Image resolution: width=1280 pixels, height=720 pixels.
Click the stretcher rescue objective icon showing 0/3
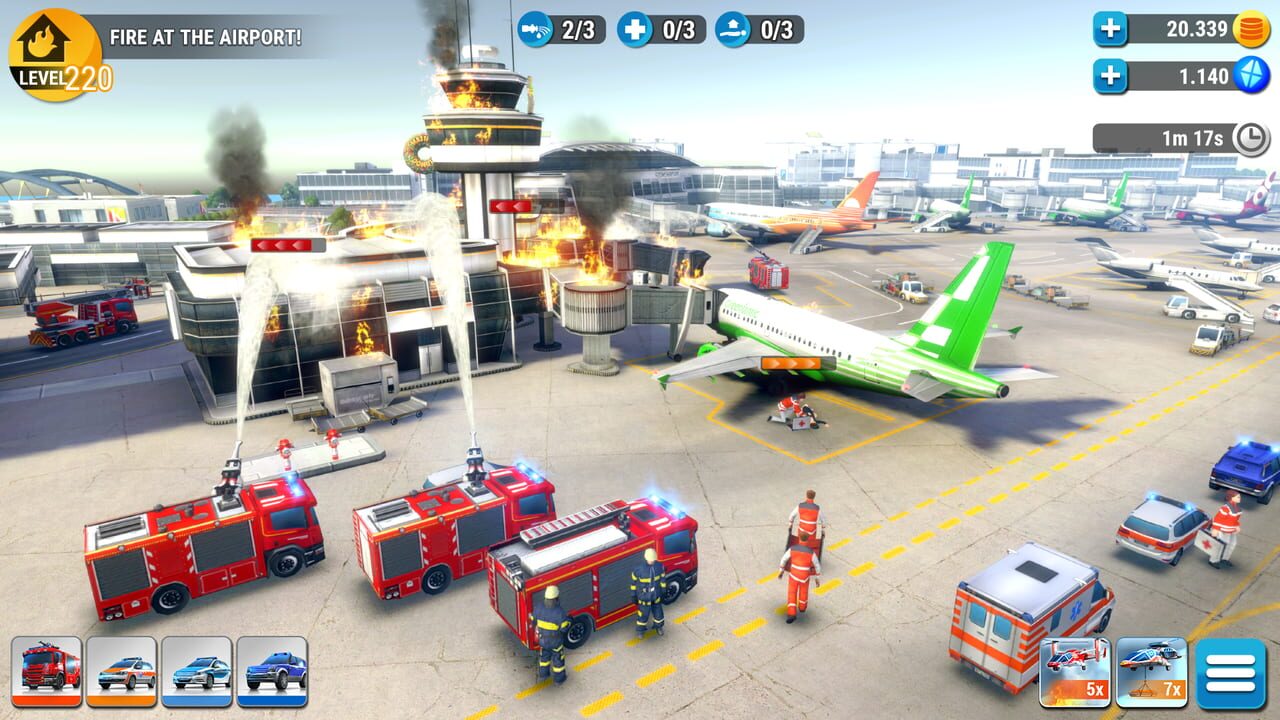tap(730, 29)
